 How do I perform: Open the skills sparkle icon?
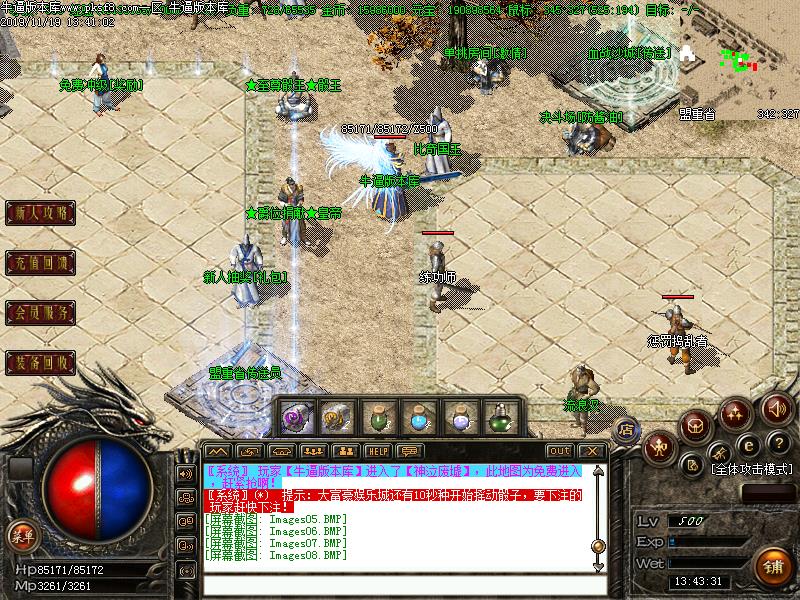737,411
